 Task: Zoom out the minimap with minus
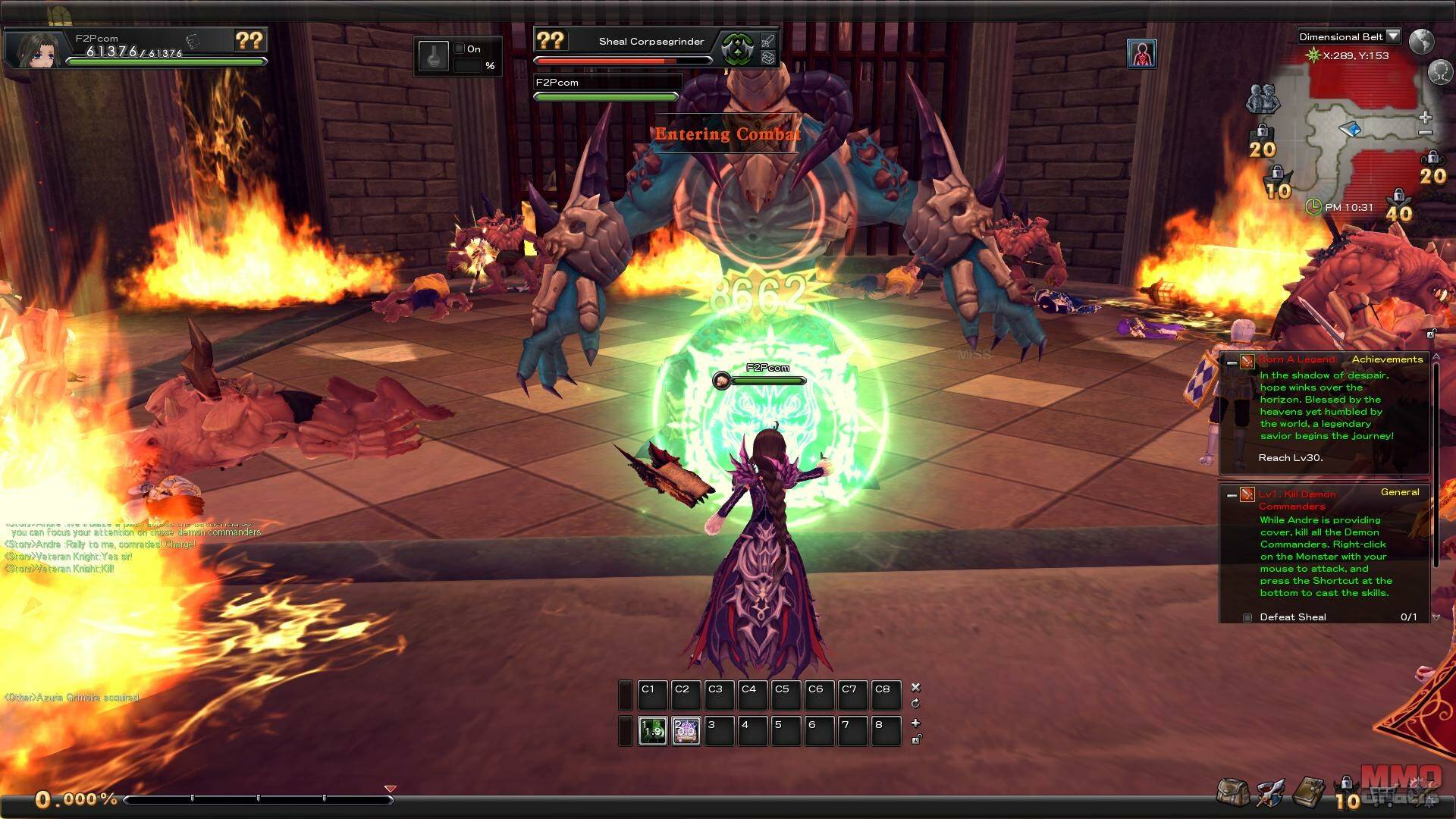(1425, 133)
